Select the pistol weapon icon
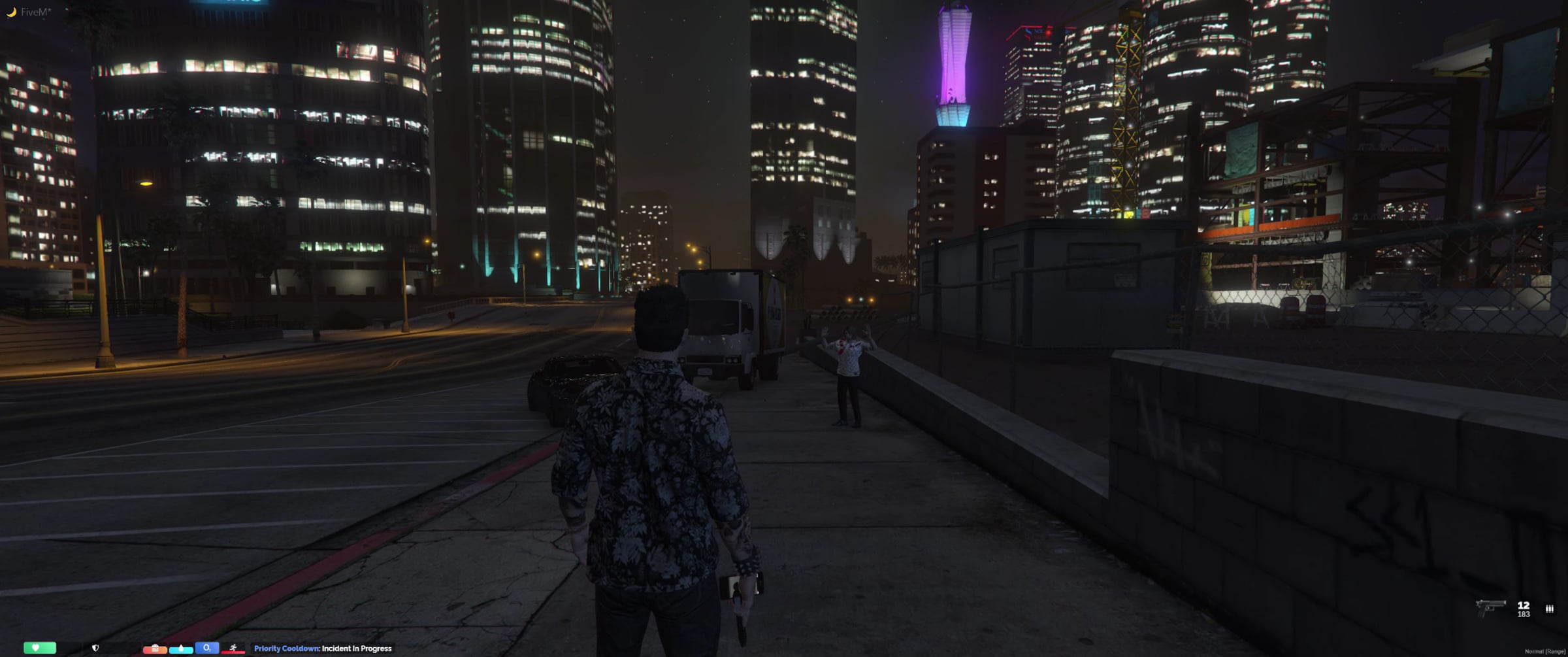The width and height of the screenshot is (1568, 657). [1490, 607]
